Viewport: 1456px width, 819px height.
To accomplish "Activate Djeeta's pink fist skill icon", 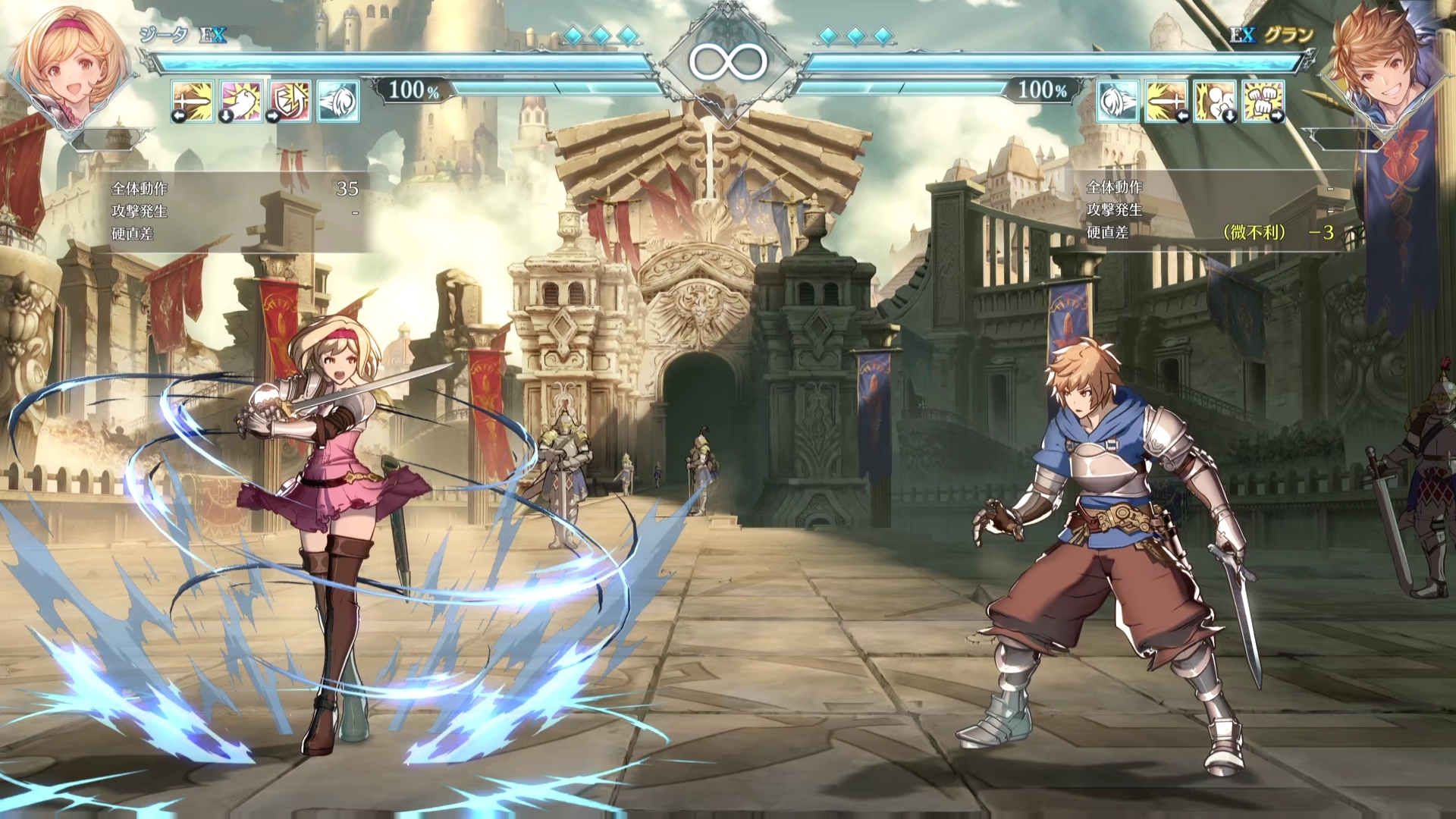I will coord(241,101).
